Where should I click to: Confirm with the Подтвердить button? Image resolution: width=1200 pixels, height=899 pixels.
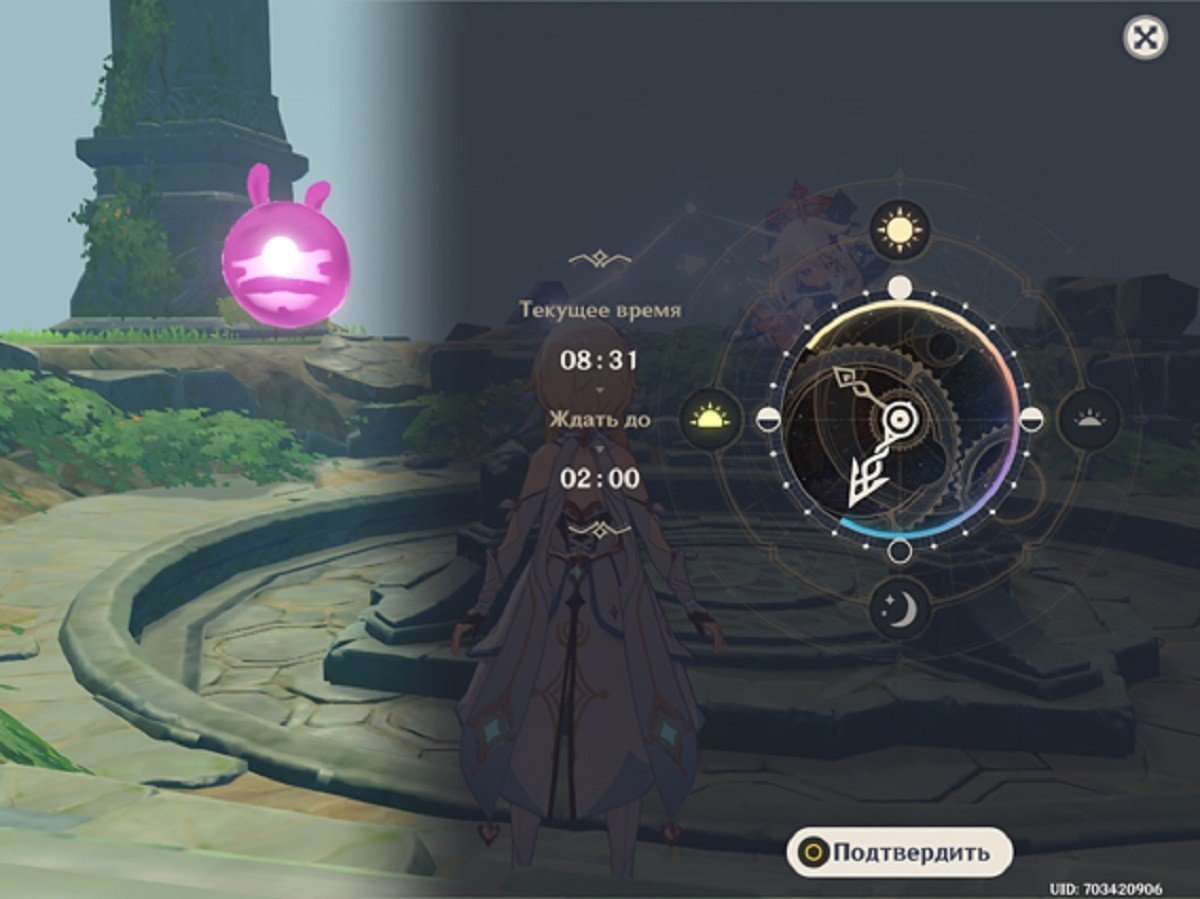899,853
